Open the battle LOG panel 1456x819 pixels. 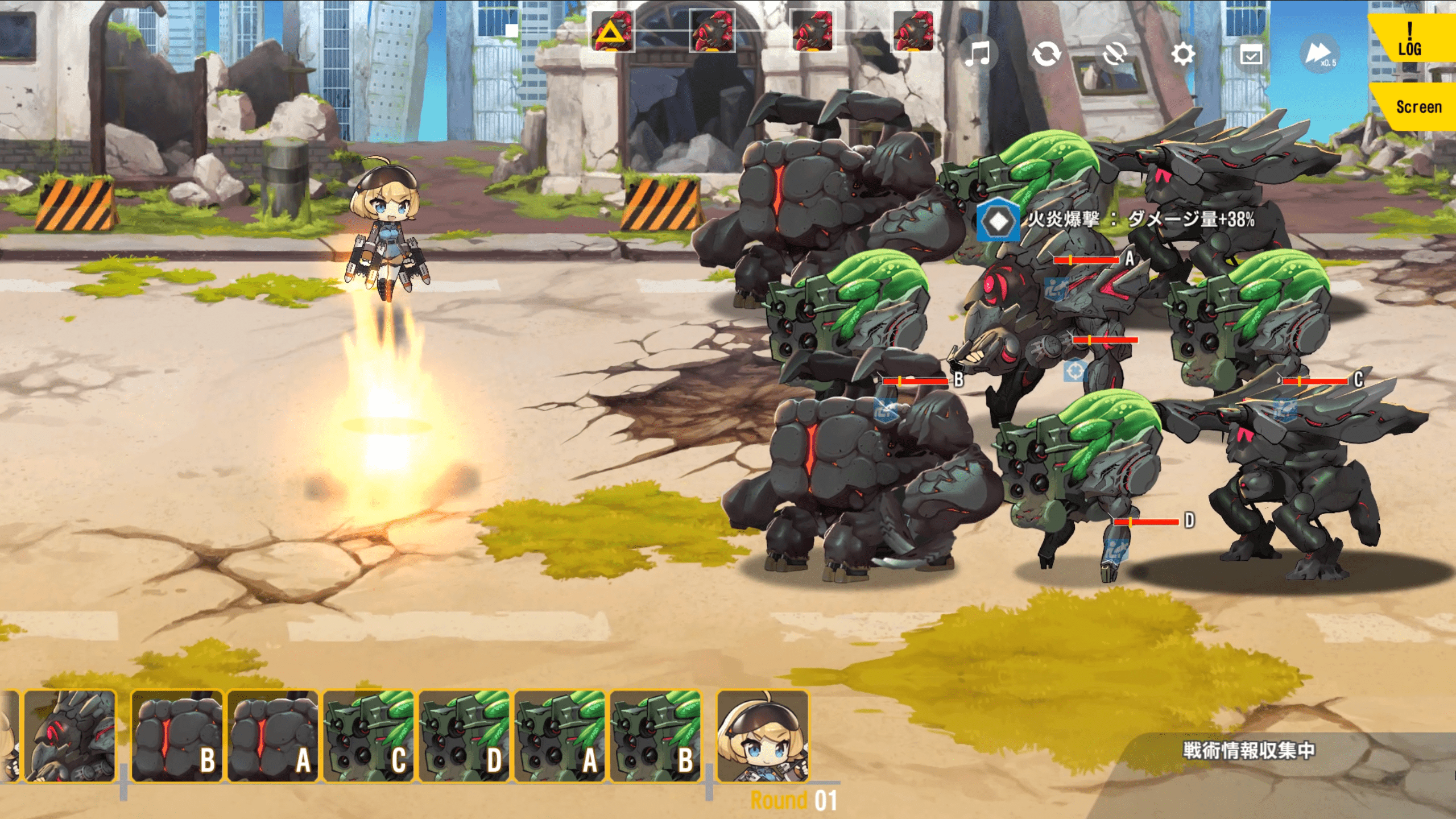pos(1412,39)
